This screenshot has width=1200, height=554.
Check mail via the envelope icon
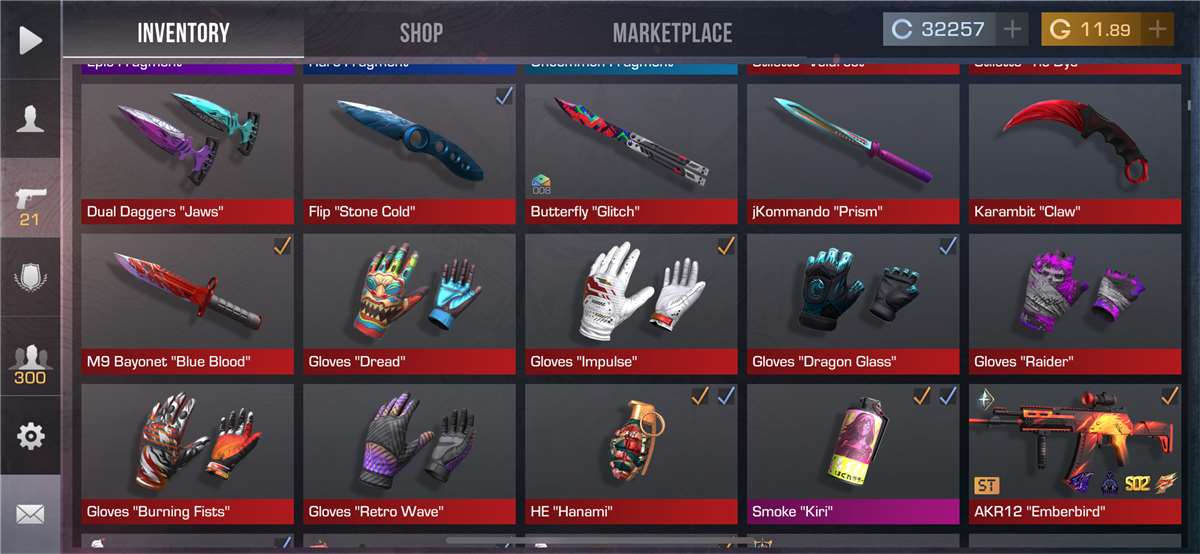[30, 515]
